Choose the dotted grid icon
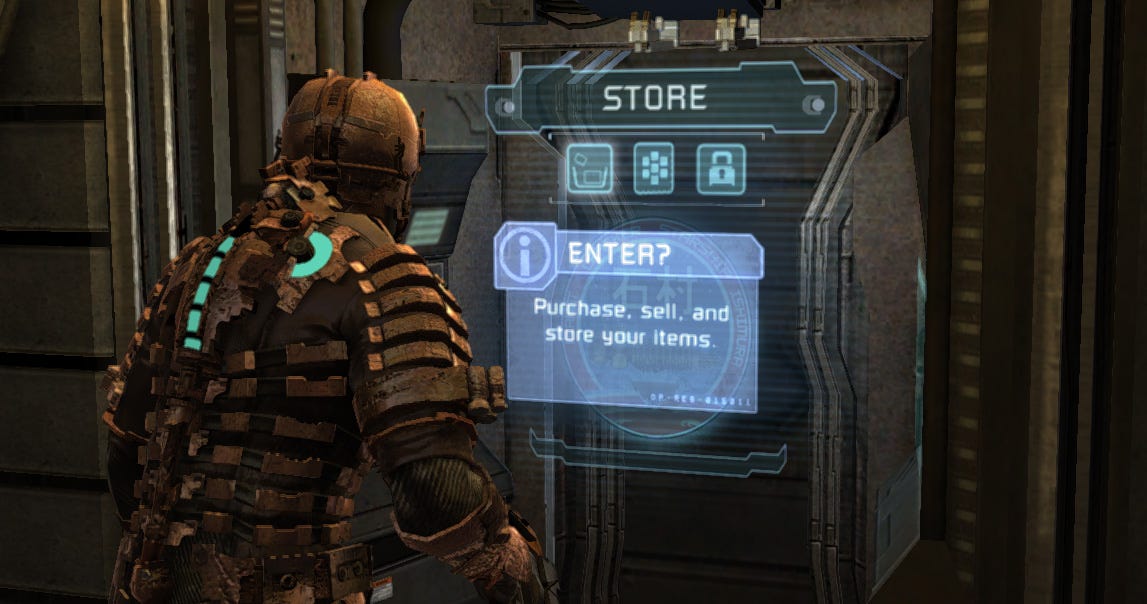Viewport: 1147px width, 604px height. [653, 169]
